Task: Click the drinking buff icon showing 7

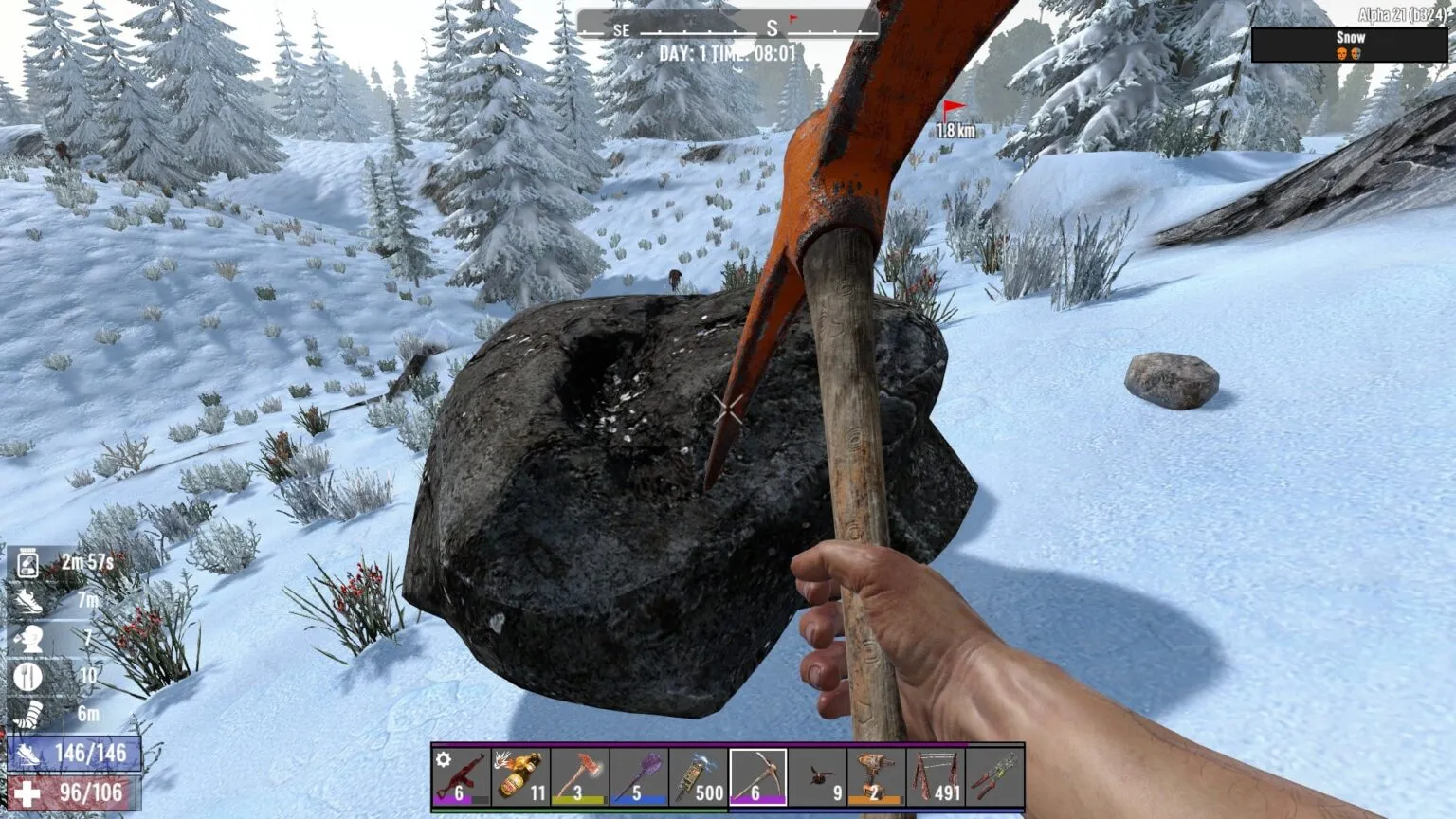Action: click(x=28, y=637)
